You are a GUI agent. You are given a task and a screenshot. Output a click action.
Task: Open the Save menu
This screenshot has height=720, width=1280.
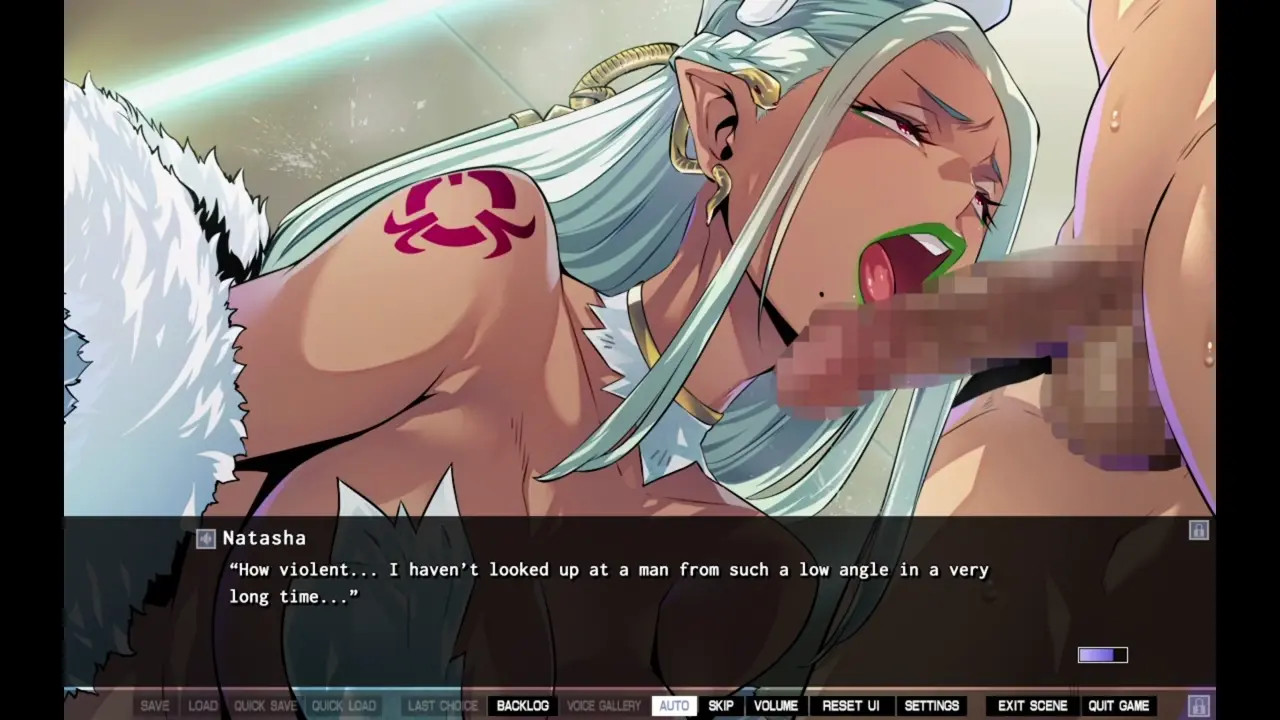point(155,706)
